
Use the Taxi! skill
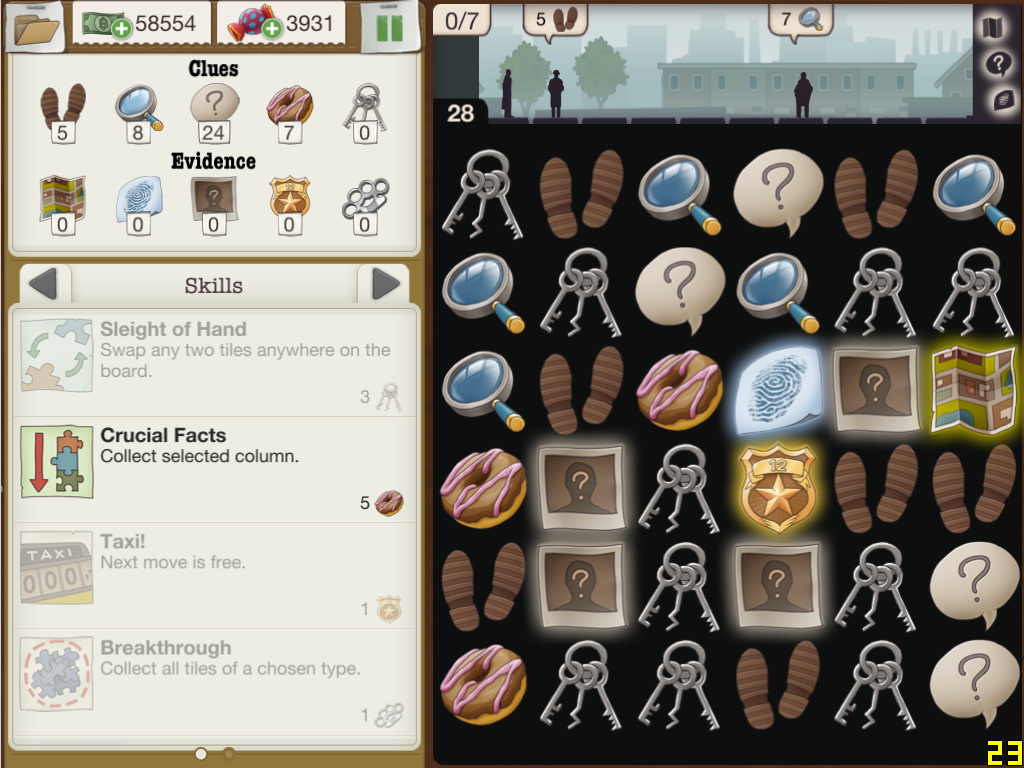point(214,576)
